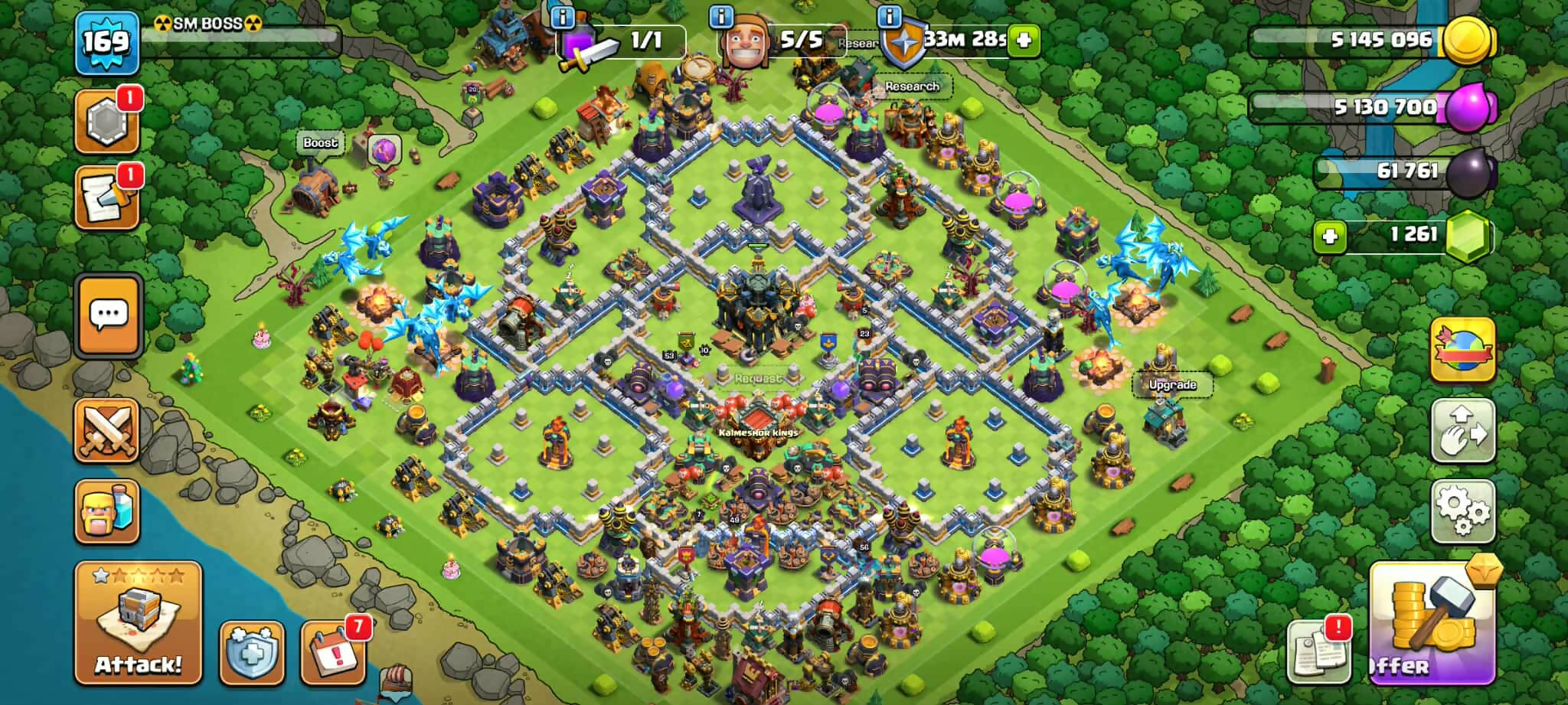Screen dimensions: 1568x705
Task: Open the shield status button
Action: [253, 652]
